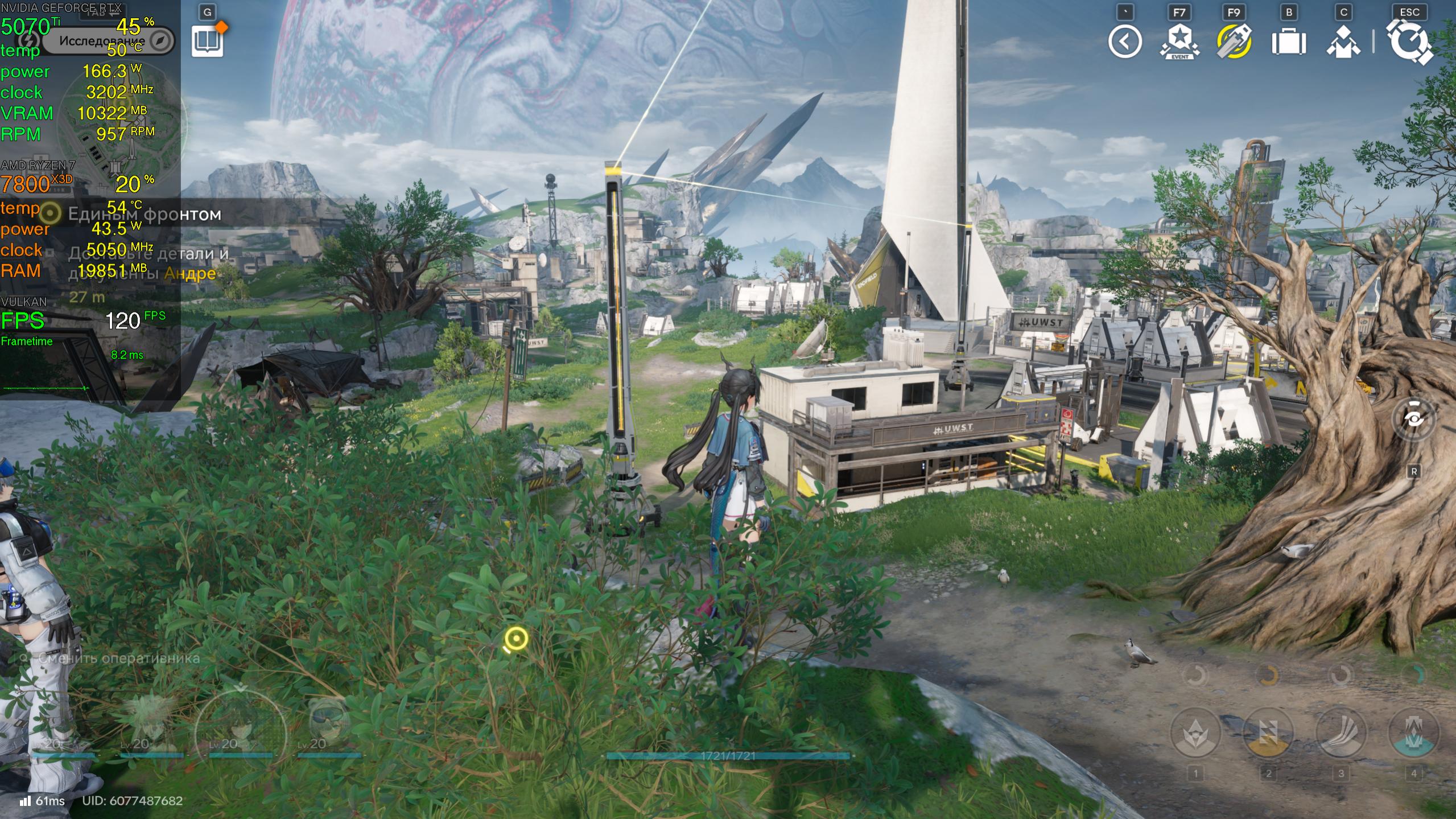Select the 'Единым фронтом' quest tracker

(145, 215)
